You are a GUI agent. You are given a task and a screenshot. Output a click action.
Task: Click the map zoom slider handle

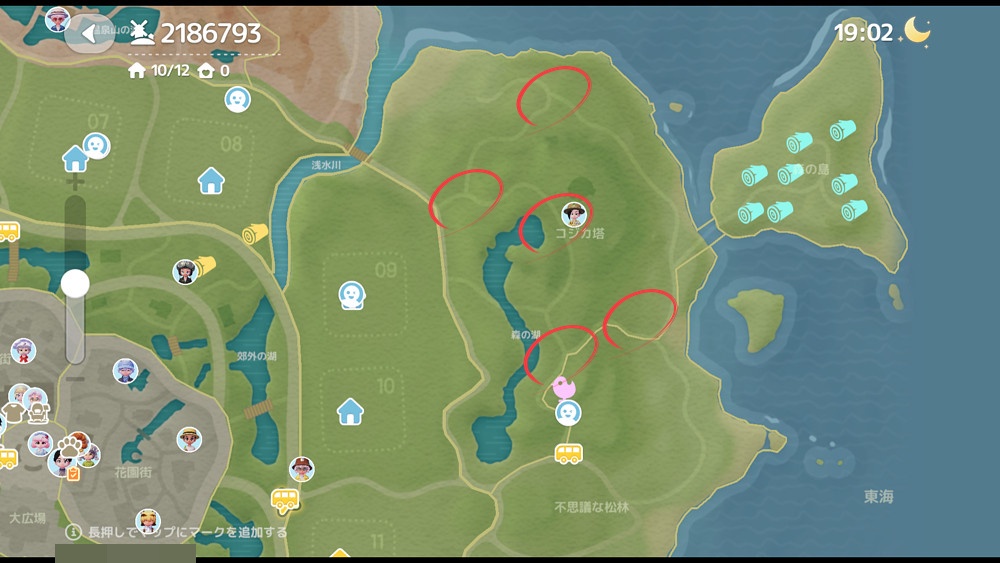(75, 284)
